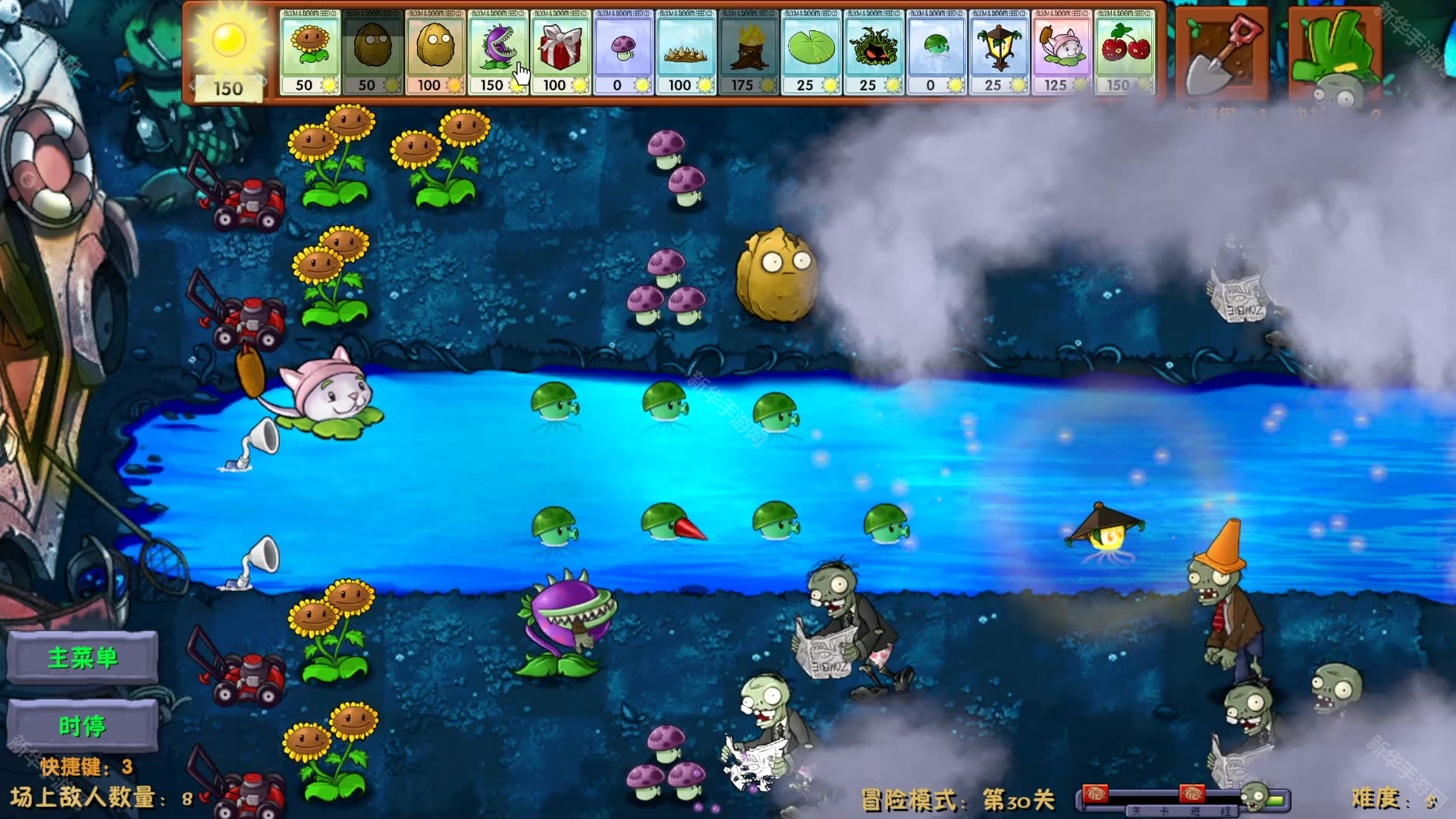This screenshot has width=1456, height=819.
Task: Choose the 100-sun Wall-nut seed packet
Action: [435, 52]
